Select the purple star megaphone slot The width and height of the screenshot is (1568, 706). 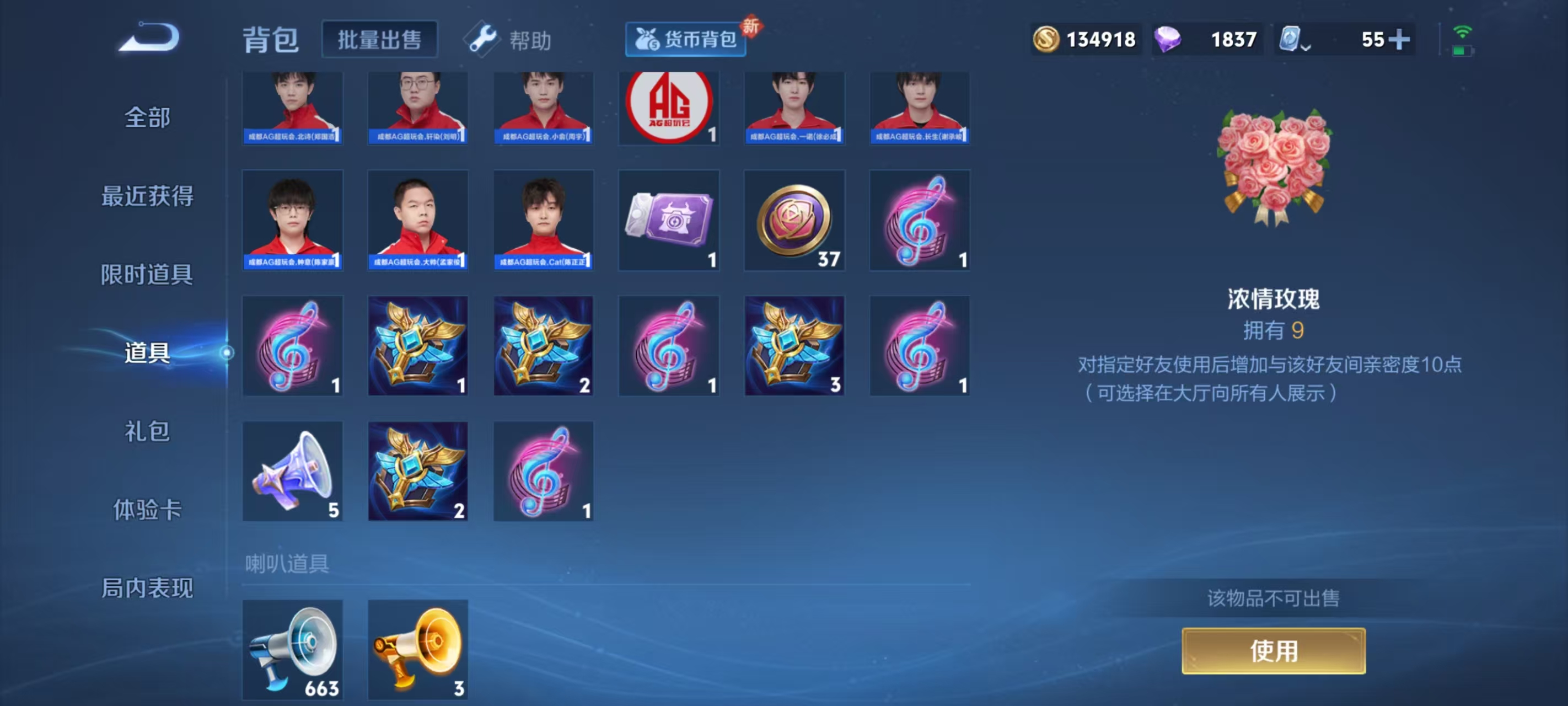[293, 472]
